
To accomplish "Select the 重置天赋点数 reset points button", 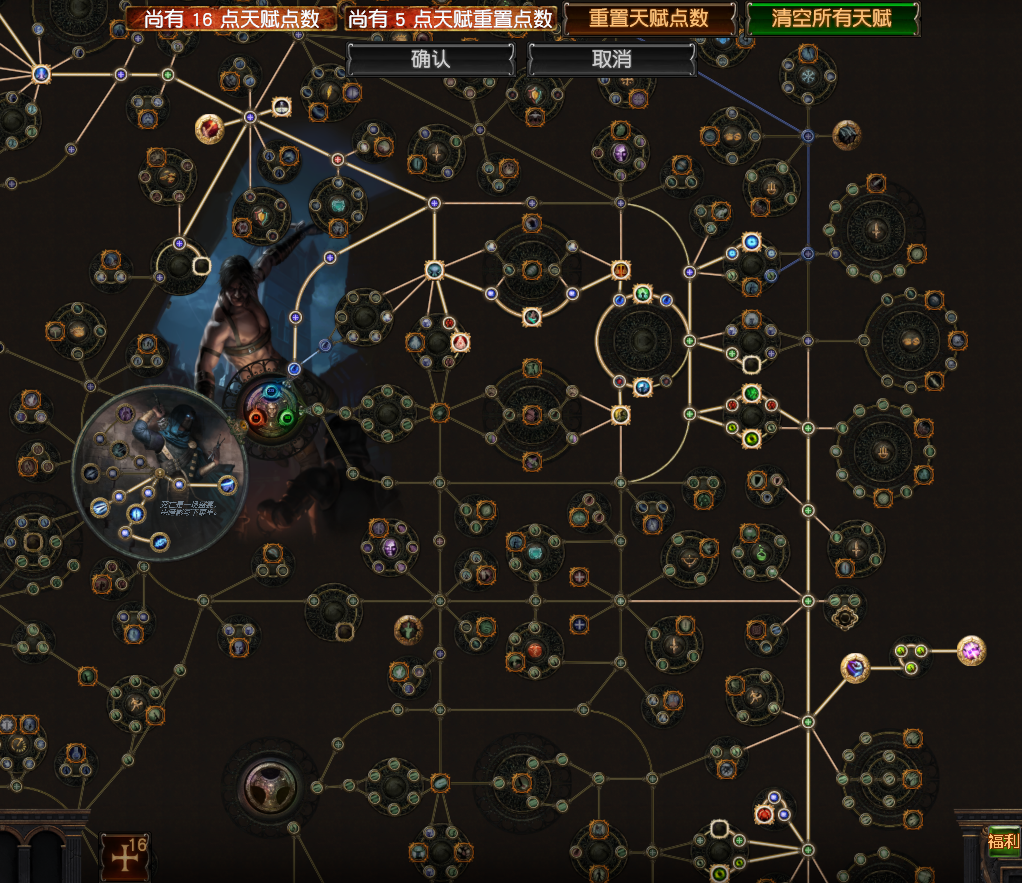I will [649, 18].
